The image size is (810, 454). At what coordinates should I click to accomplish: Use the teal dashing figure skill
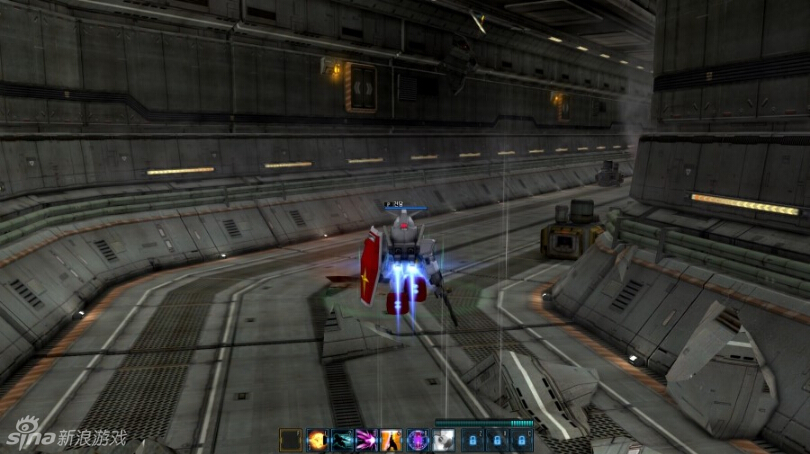[342, 439]
